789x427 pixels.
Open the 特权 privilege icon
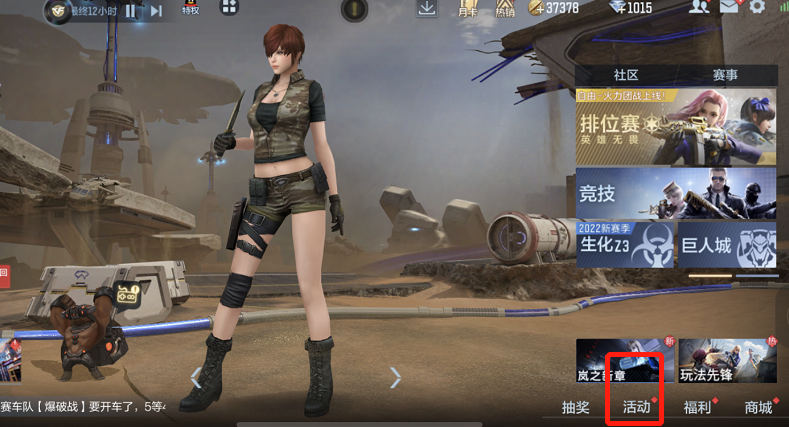[x=190, y=9]
